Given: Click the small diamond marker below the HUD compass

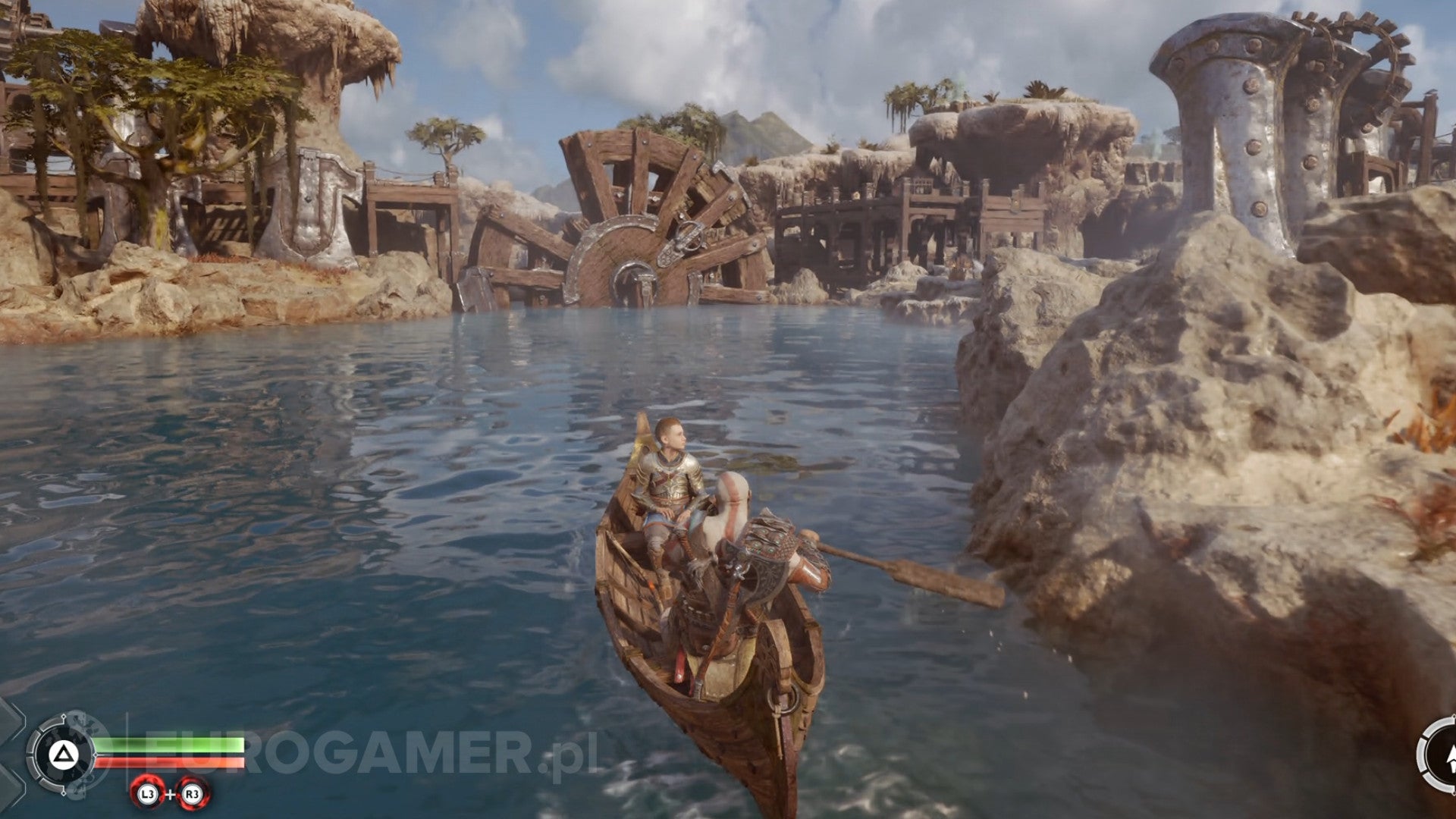Looking at the screenshot, I should (x=64, y=793).
